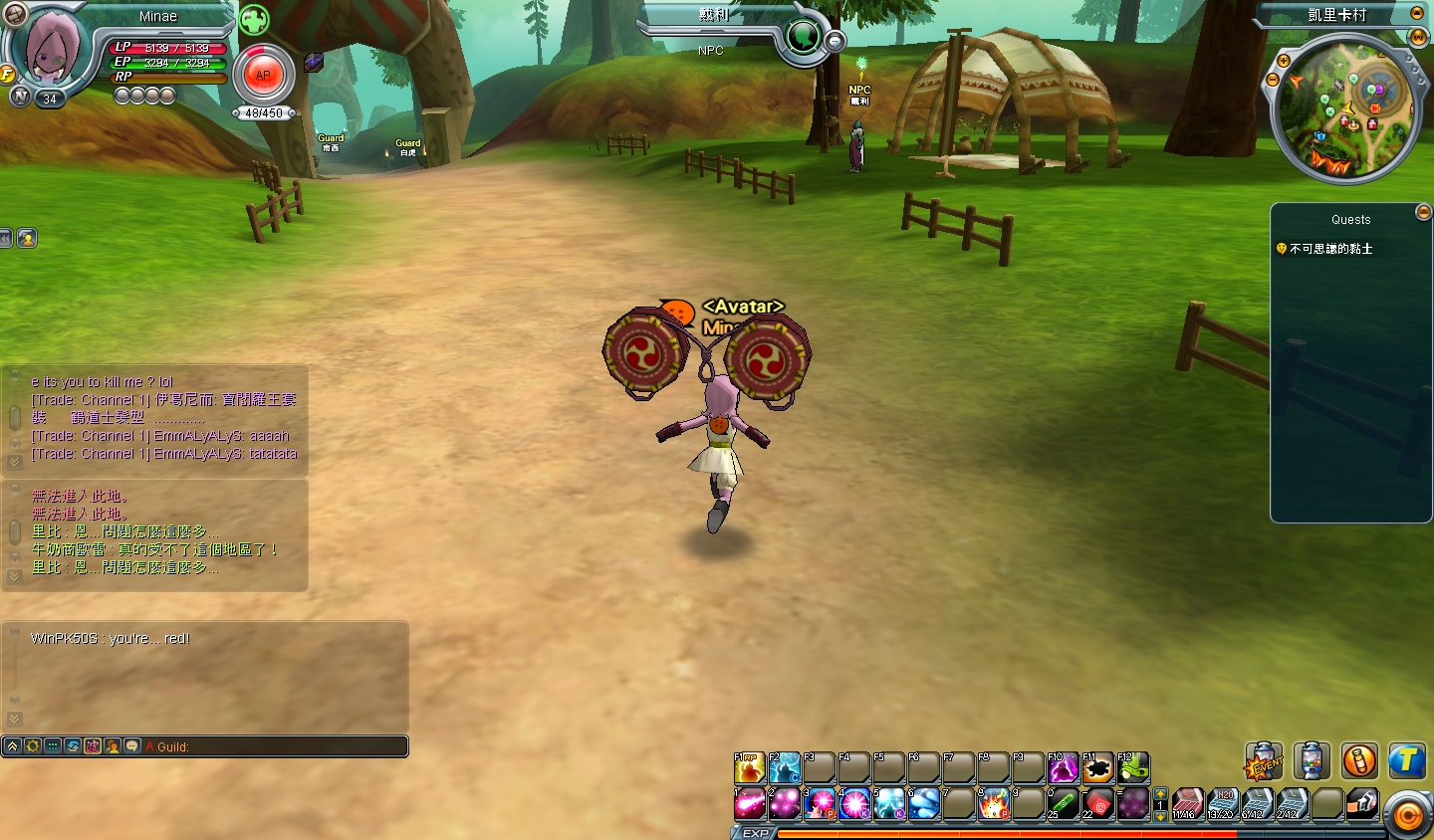Toggle the chat bubble display icon
The height and width of the screenshot is (840, 1434).
[132, 745]
